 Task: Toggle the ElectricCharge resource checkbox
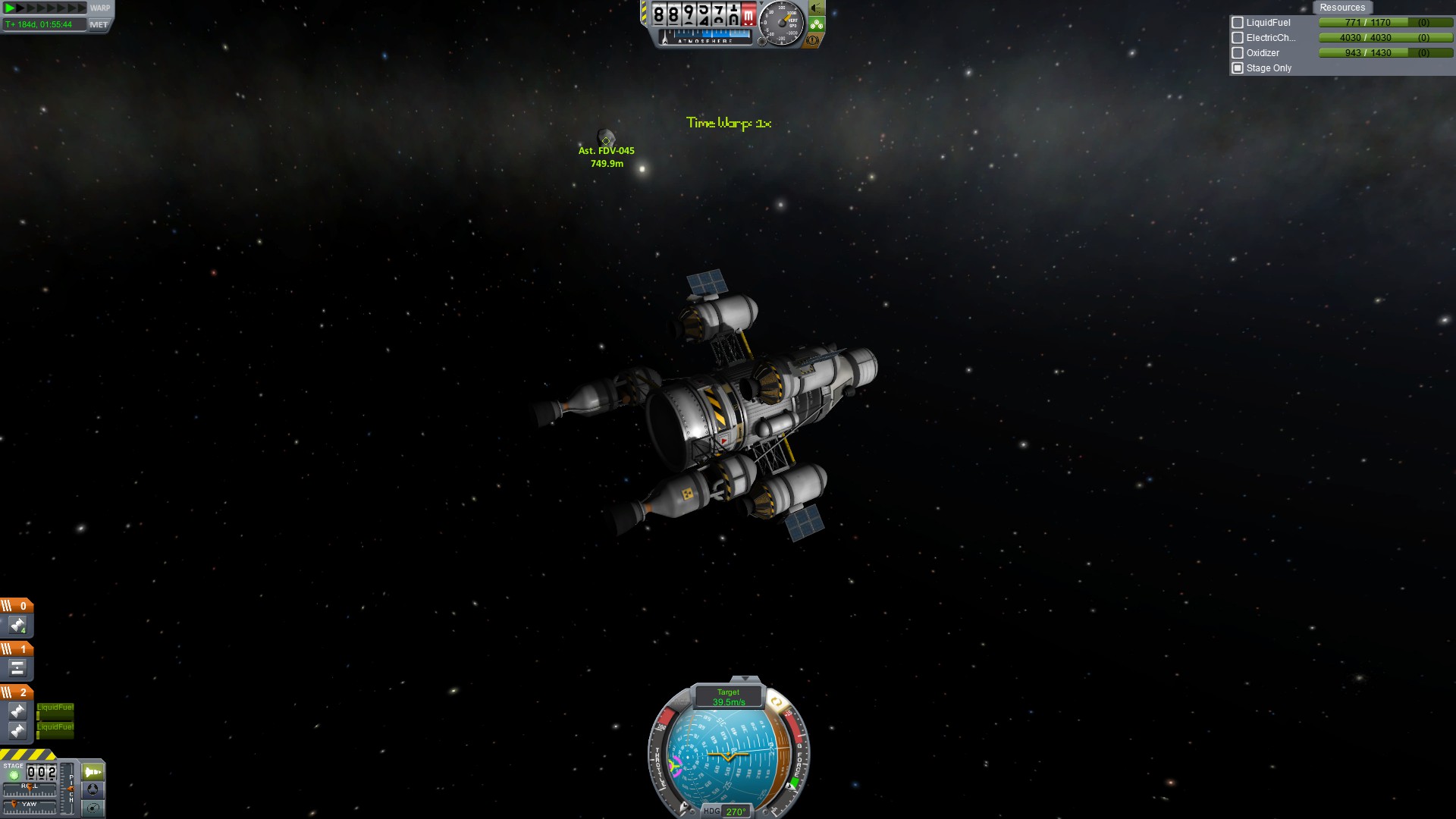click(x=1238, y=38)
